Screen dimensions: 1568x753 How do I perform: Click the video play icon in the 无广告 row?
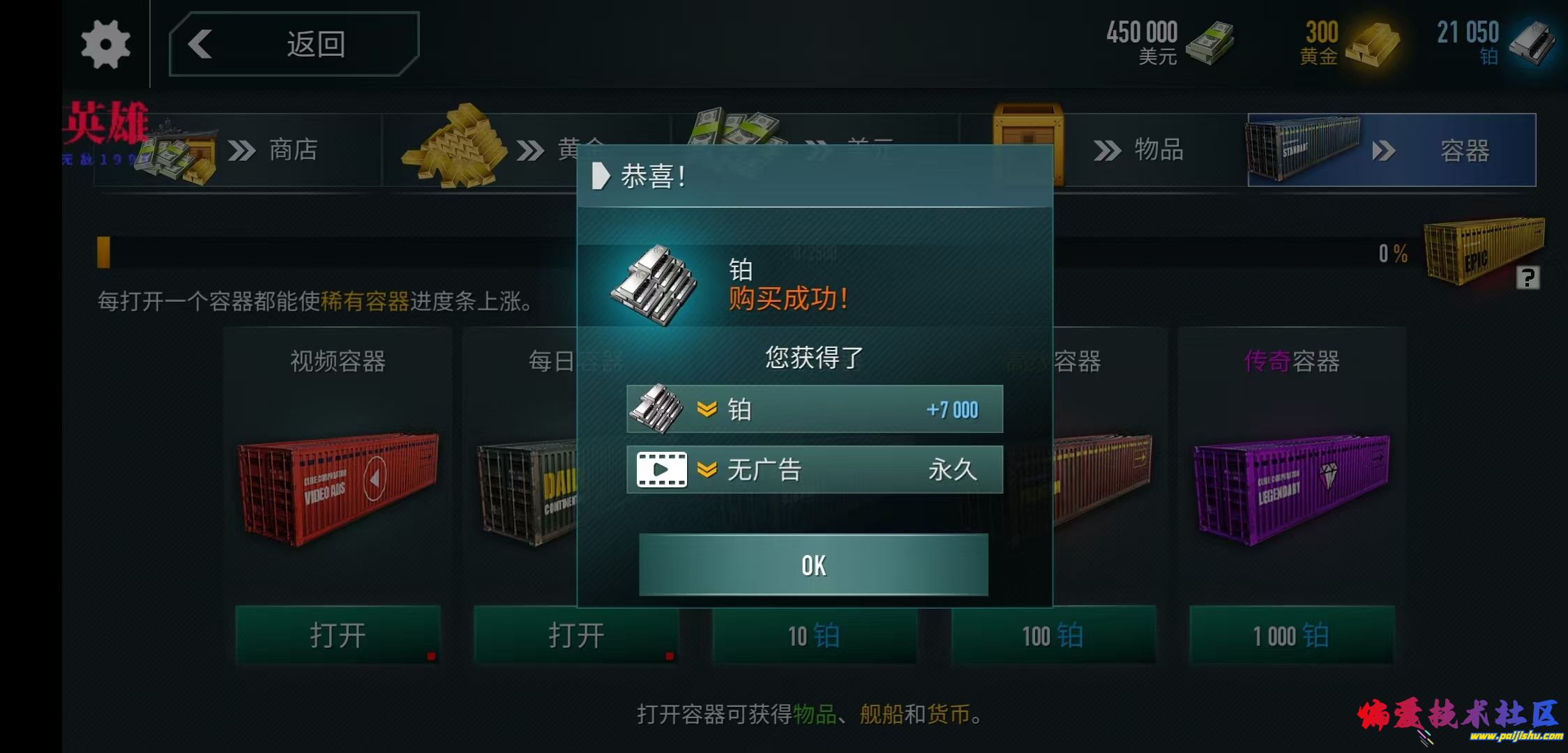pos(663,469)
